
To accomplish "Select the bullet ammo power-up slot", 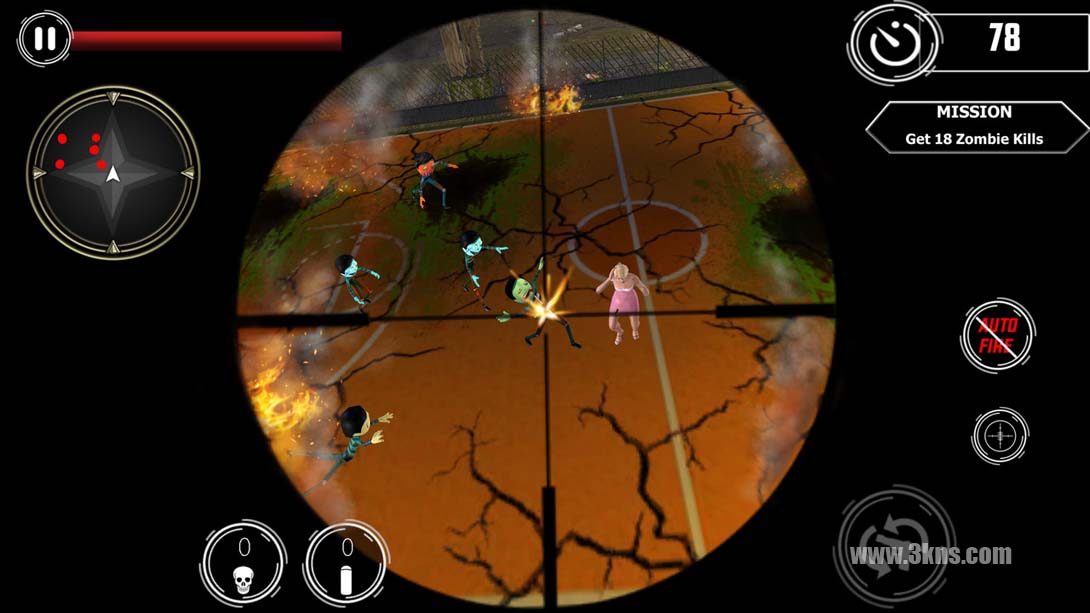I will 346,564.
